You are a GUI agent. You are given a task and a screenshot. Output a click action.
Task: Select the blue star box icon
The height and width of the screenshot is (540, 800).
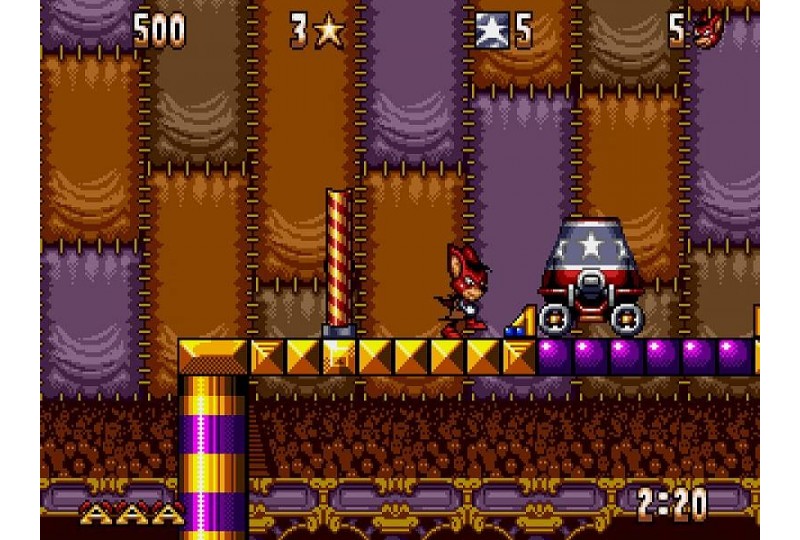click(493, 31)
